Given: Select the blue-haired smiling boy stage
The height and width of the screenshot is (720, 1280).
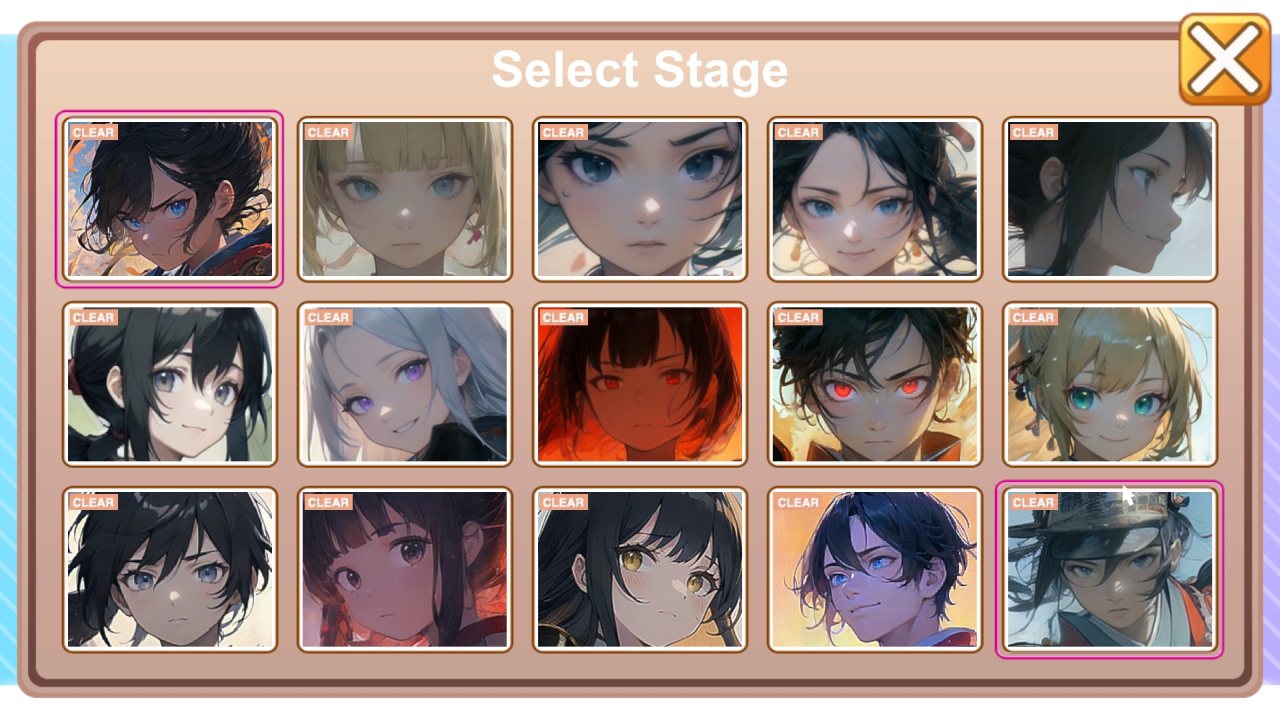Looking at the screenshot, I should (x=873, y=568).
